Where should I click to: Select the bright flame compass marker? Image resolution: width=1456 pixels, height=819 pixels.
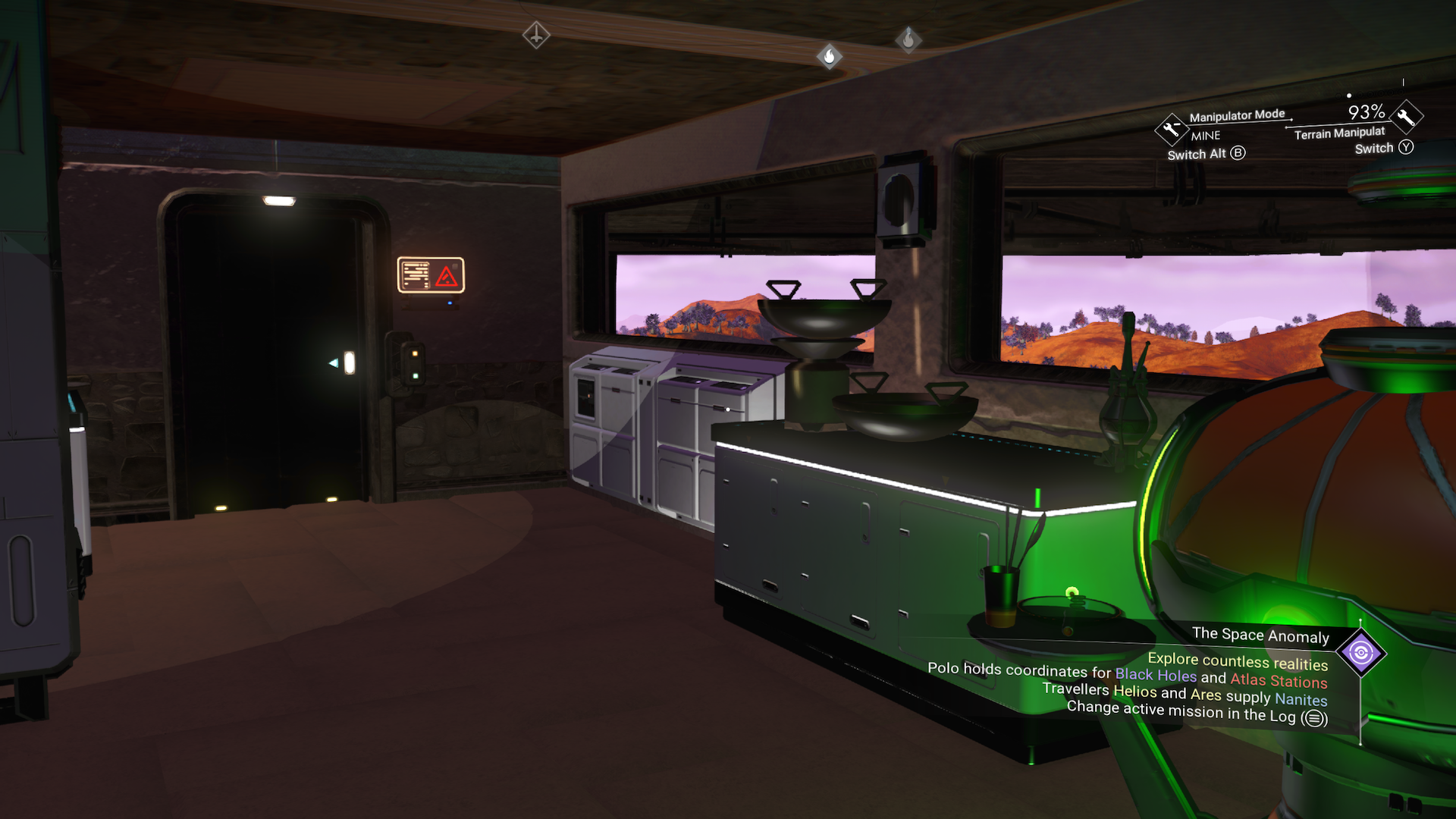point(830,56)
